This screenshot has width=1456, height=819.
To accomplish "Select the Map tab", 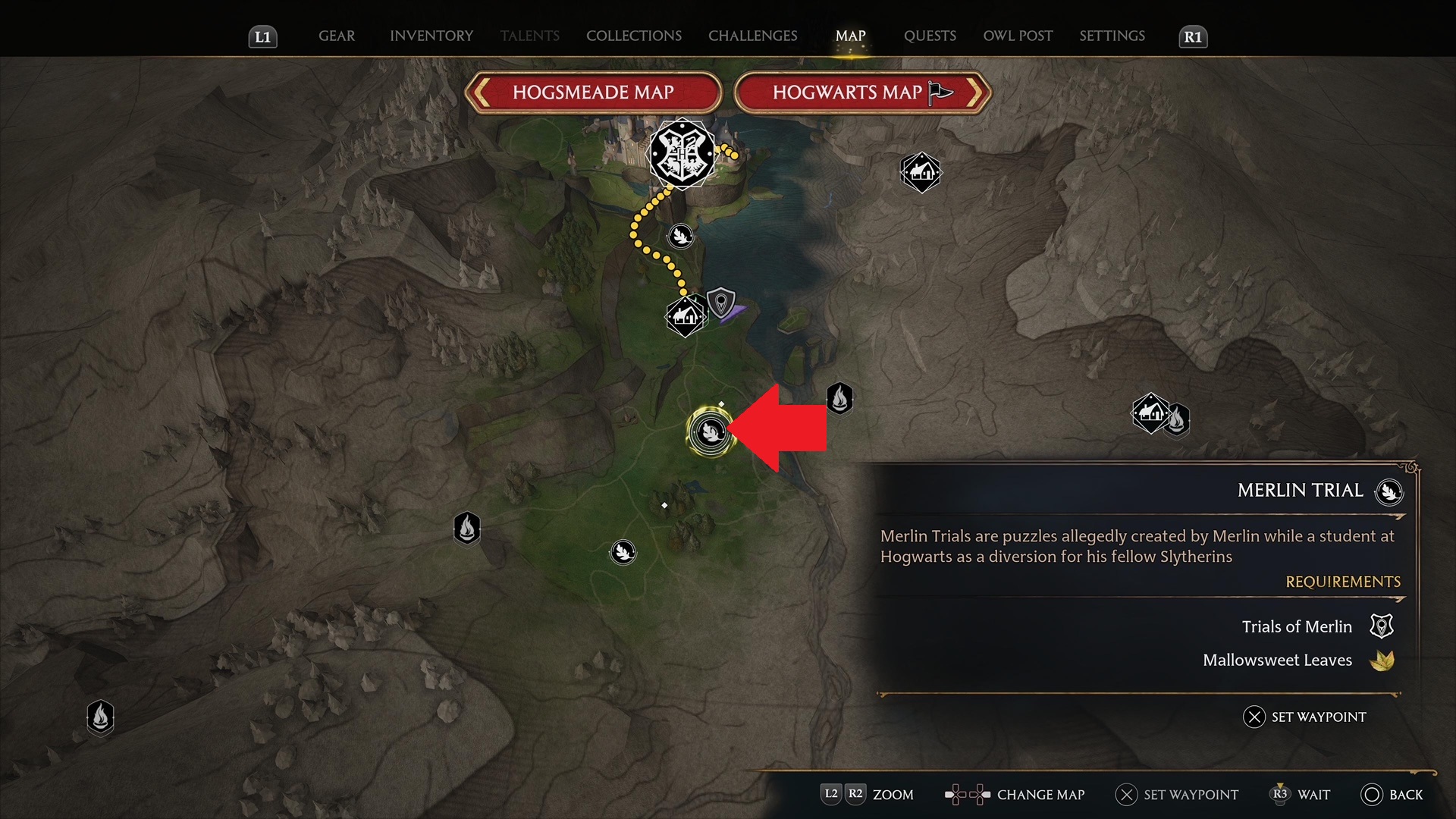I will (850, 36).
